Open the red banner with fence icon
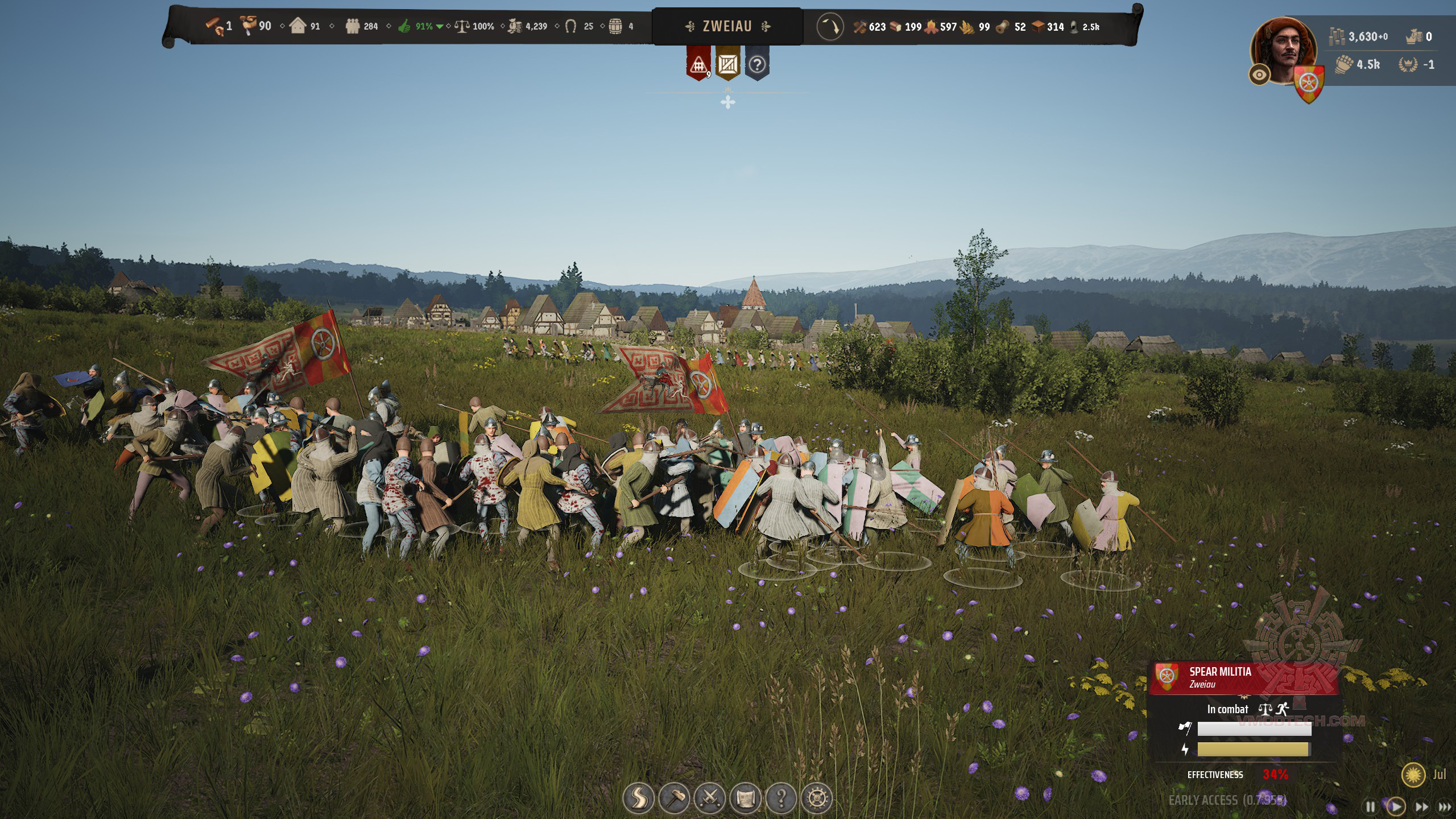1456x819 pixels. [x=698, y=65]
